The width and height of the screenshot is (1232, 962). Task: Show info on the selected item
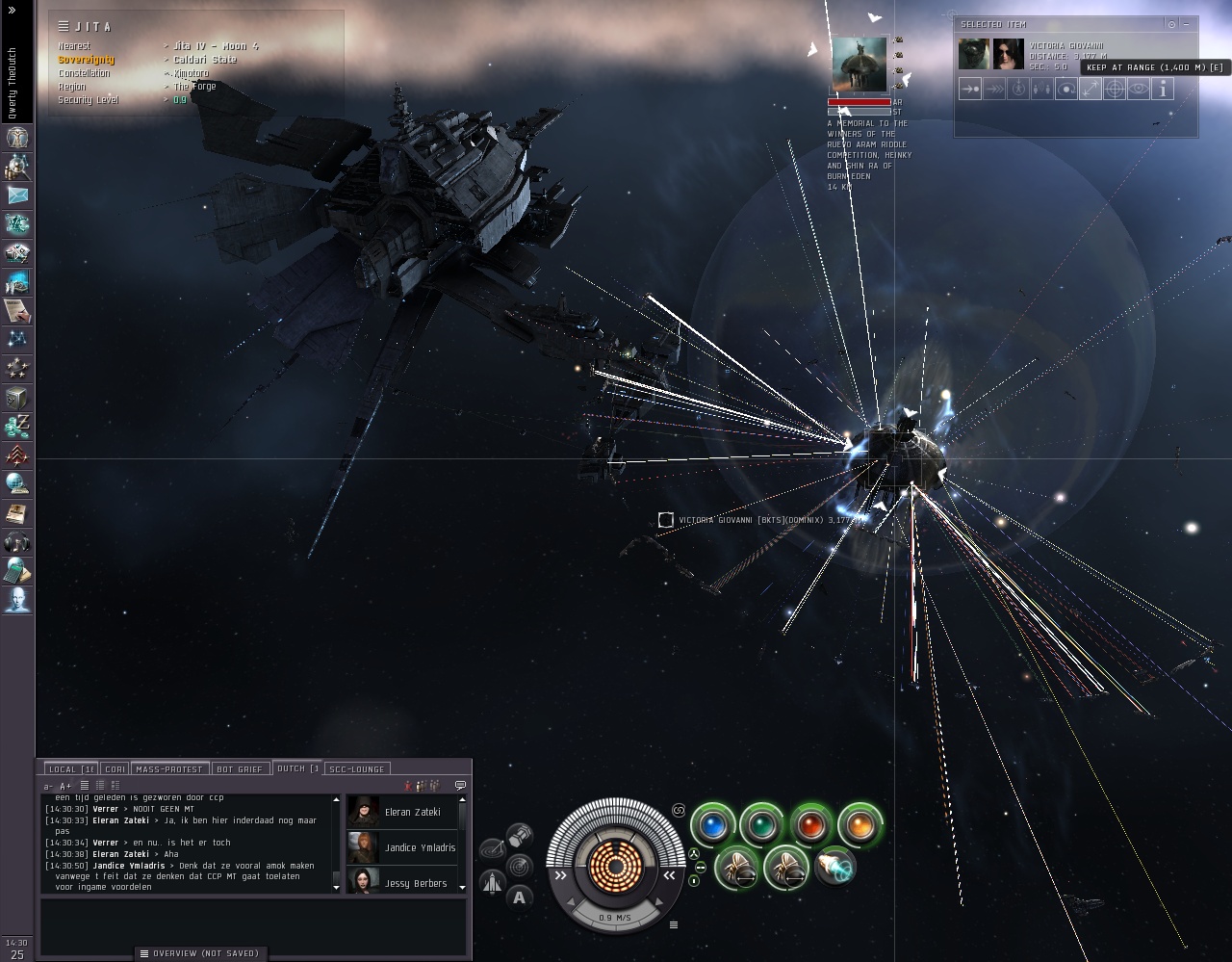pos(1163,90)
